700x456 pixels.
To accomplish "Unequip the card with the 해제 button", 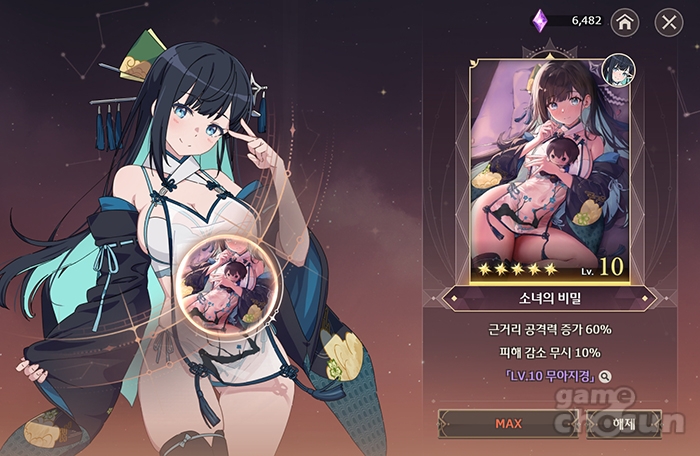I will (x=625, y=423).
